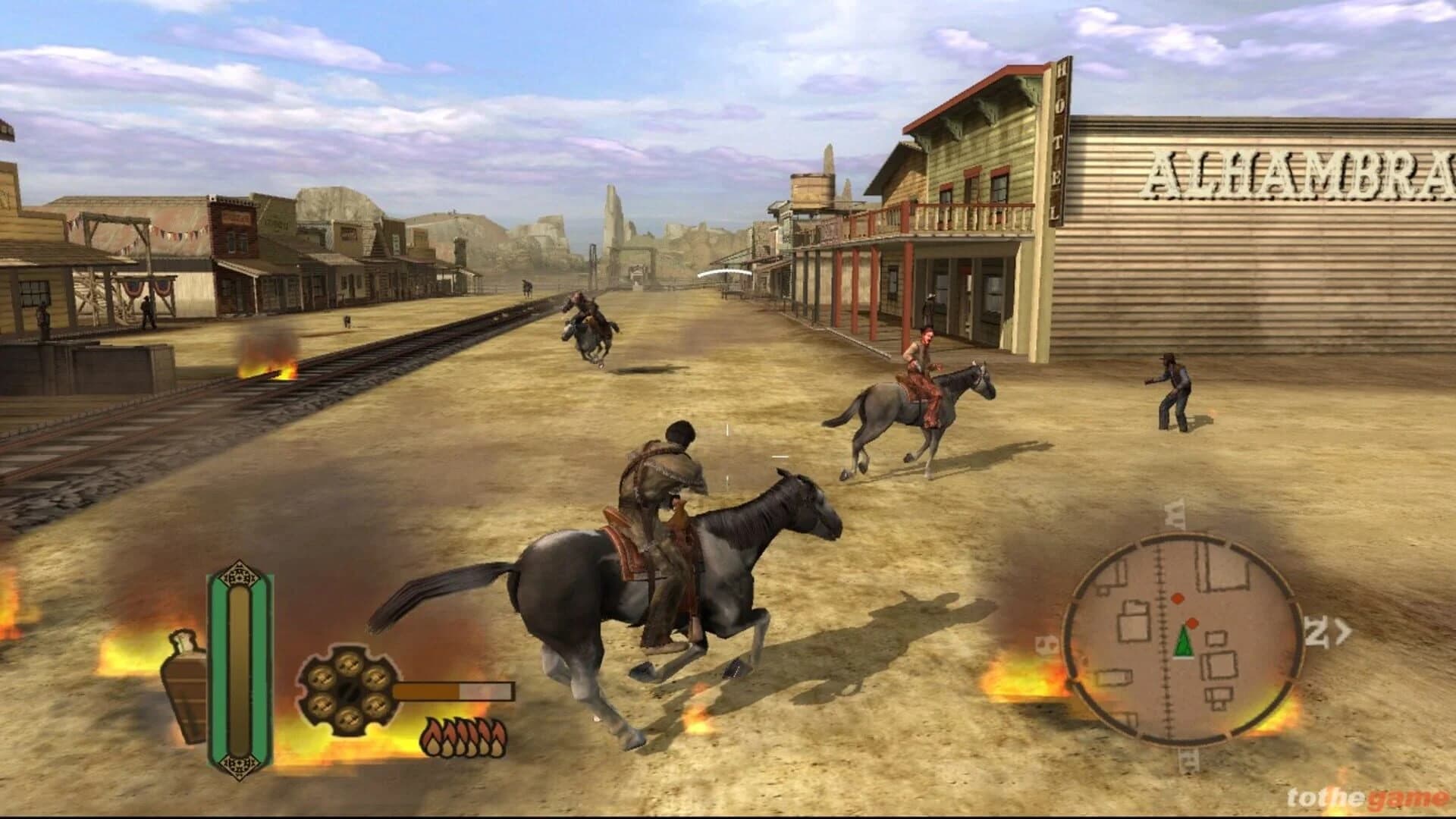Click the tothegame watermark

[1363, 798]
